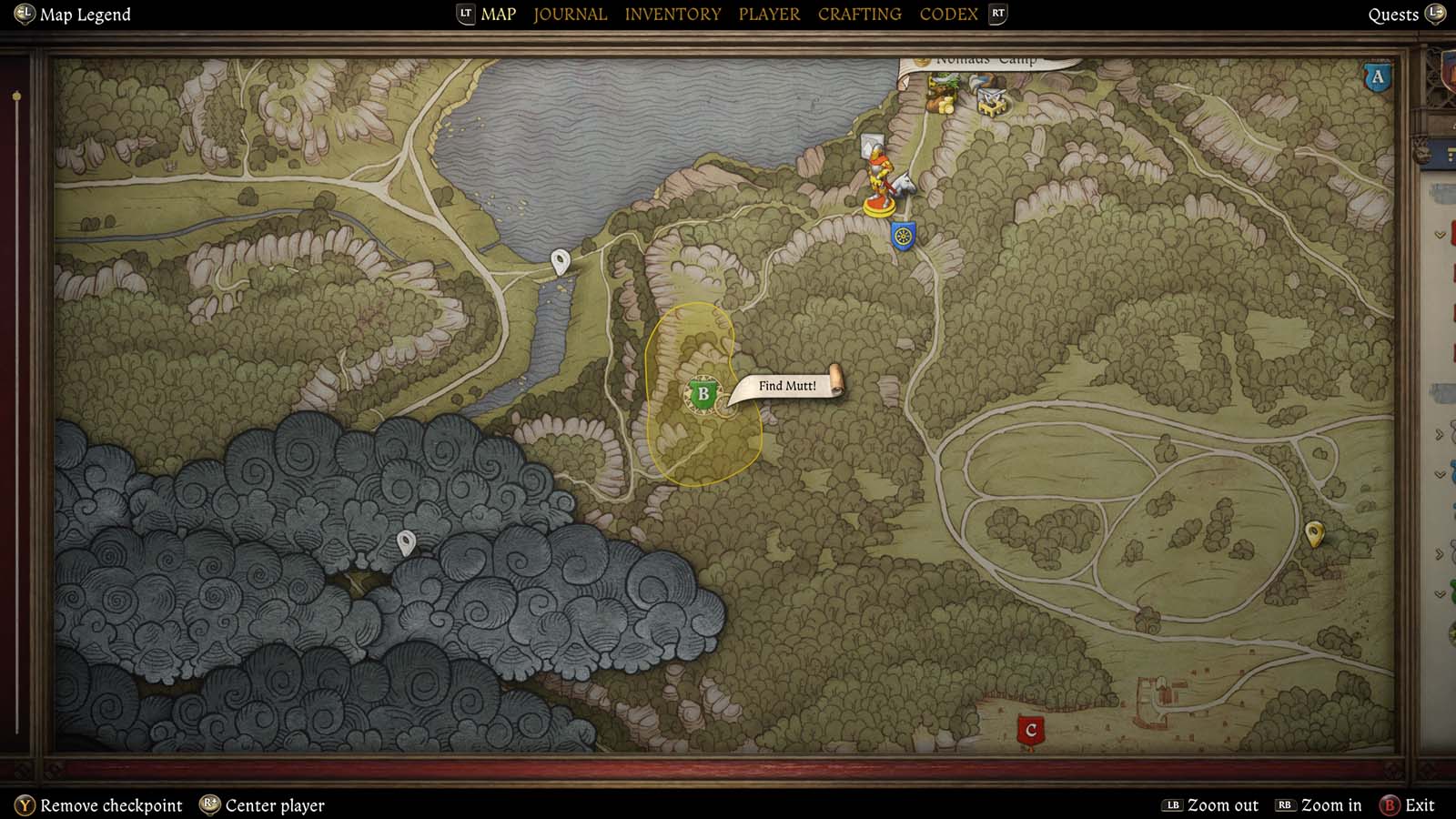
Task: Expand the middle chevron in the quest sidebar
Action: coord(1437,433)
